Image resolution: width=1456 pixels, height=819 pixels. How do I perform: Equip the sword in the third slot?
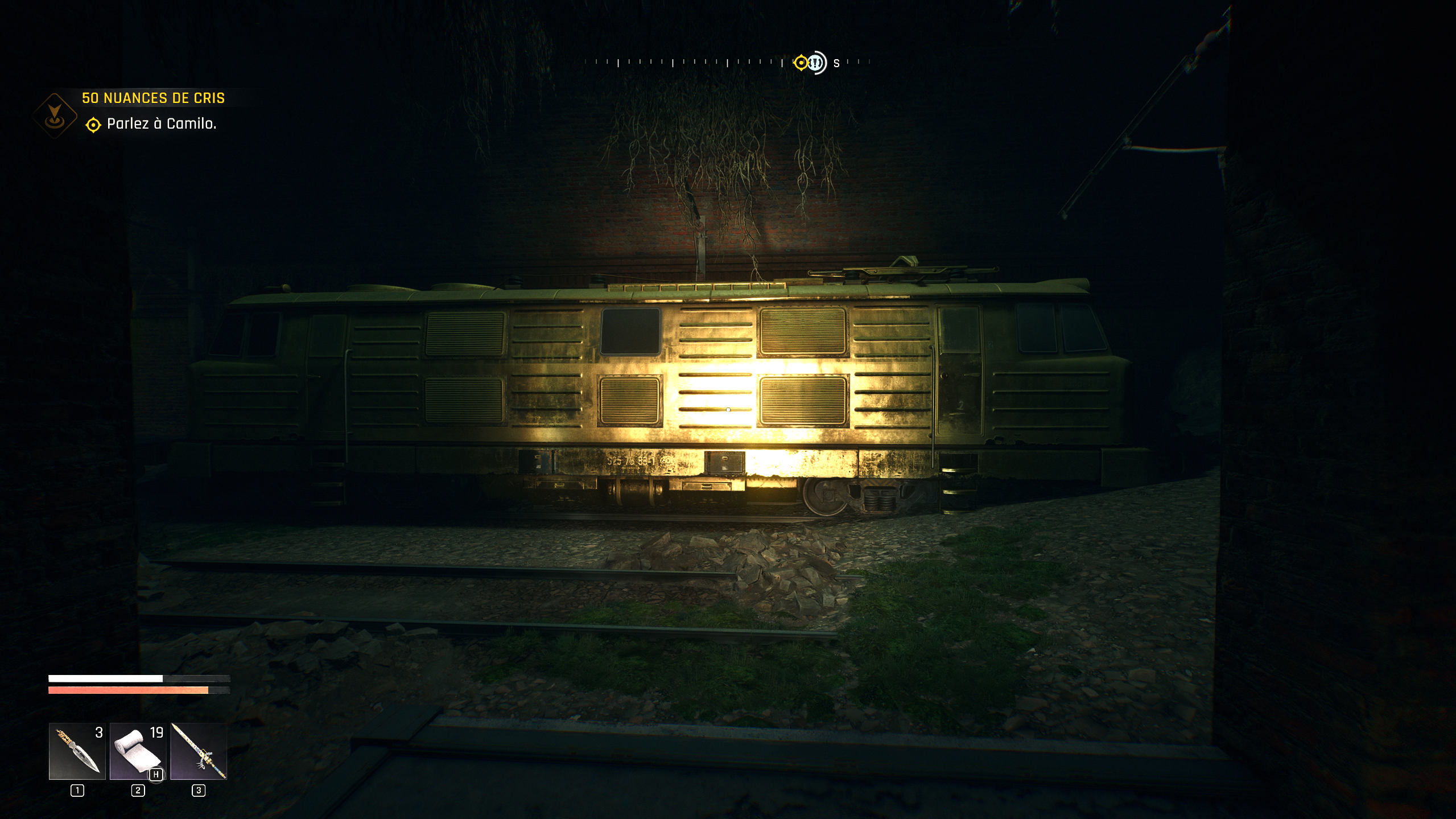[199, 751]
